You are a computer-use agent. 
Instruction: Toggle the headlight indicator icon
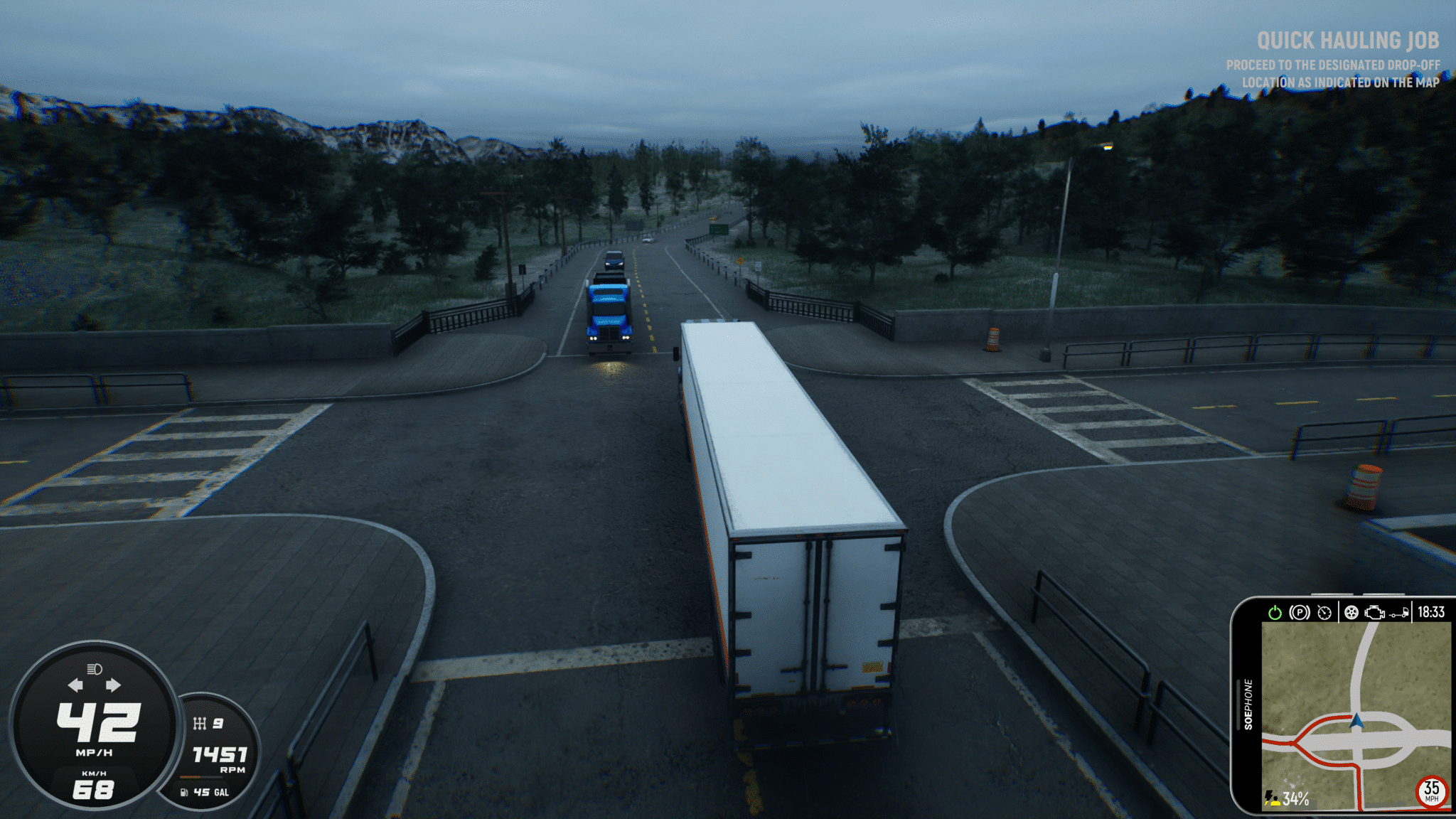[94, 669]
